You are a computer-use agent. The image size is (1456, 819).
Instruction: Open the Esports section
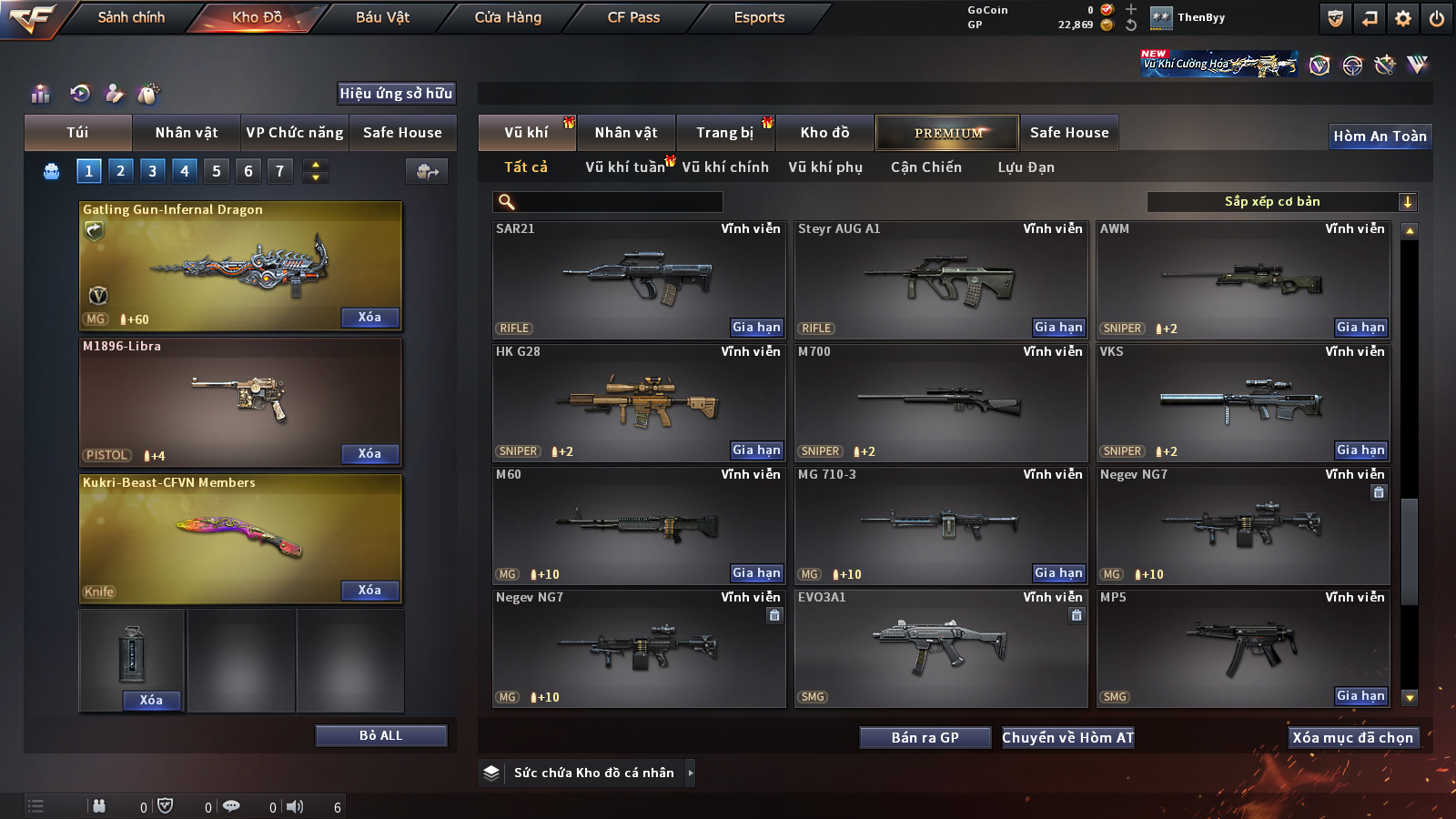point(759,17)
